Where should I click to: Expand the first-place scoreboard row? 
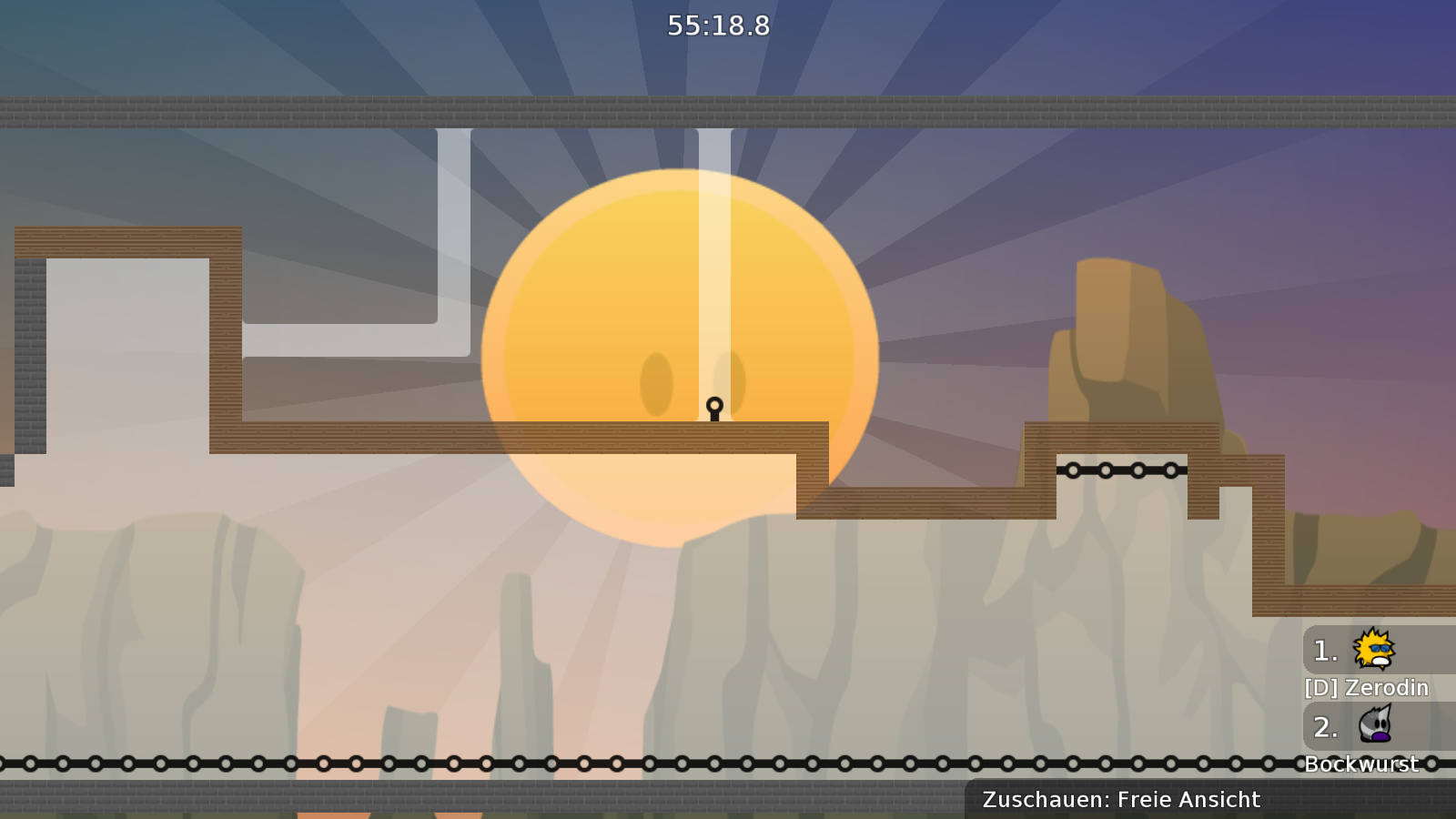(x=1356, y=650)
